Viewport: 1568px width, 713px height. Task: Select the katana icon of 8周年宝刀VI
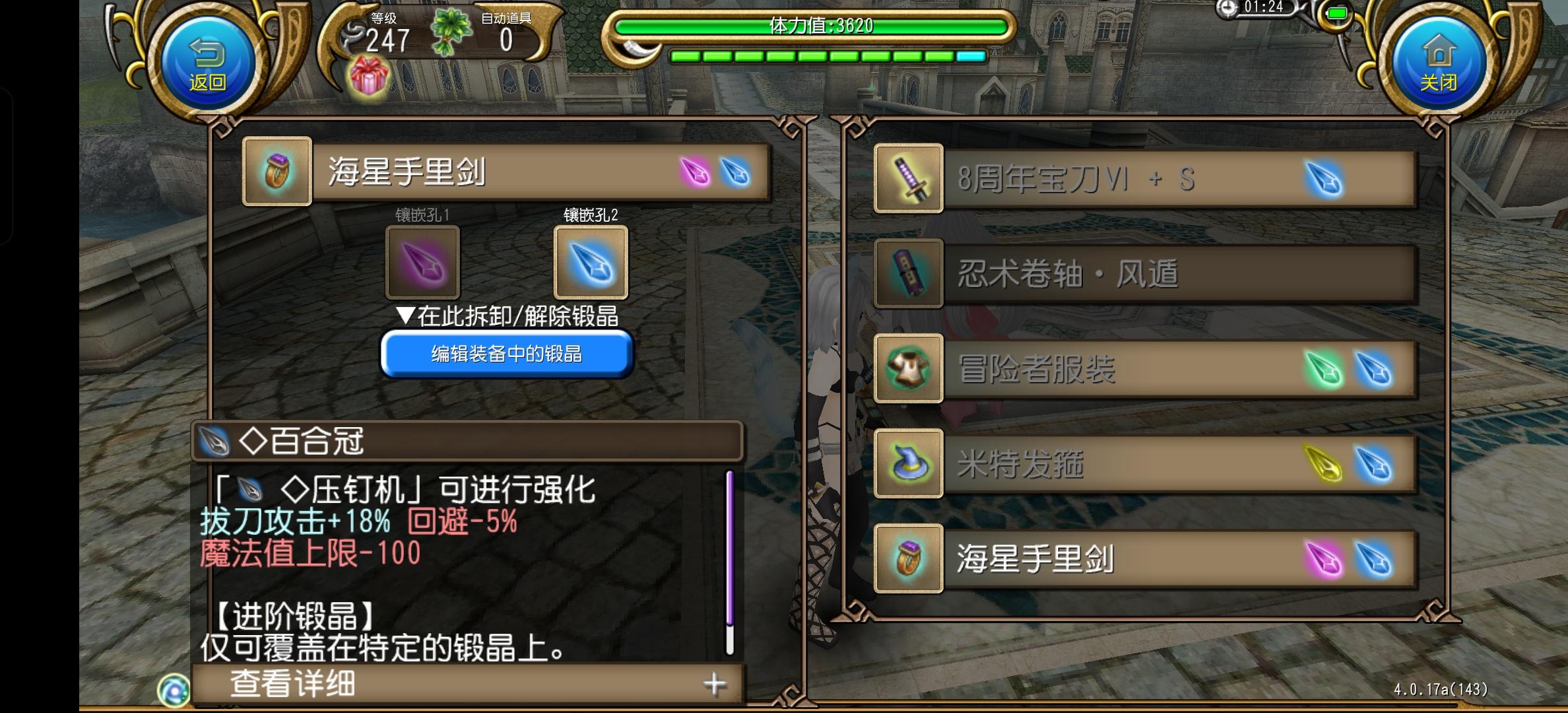tap(907, 177)
